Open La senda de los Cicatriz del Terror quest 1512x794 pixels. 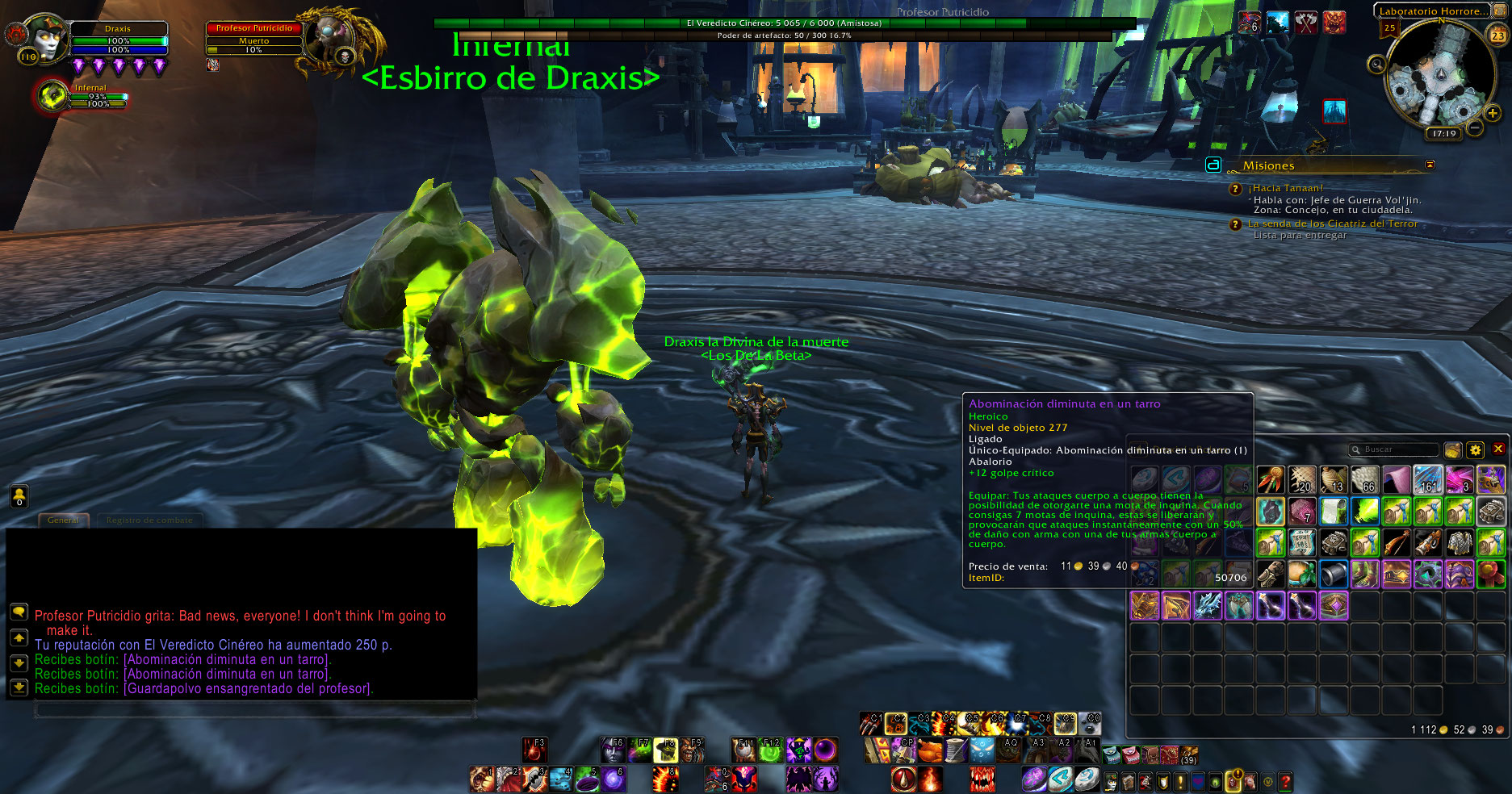pos(1332,224)
